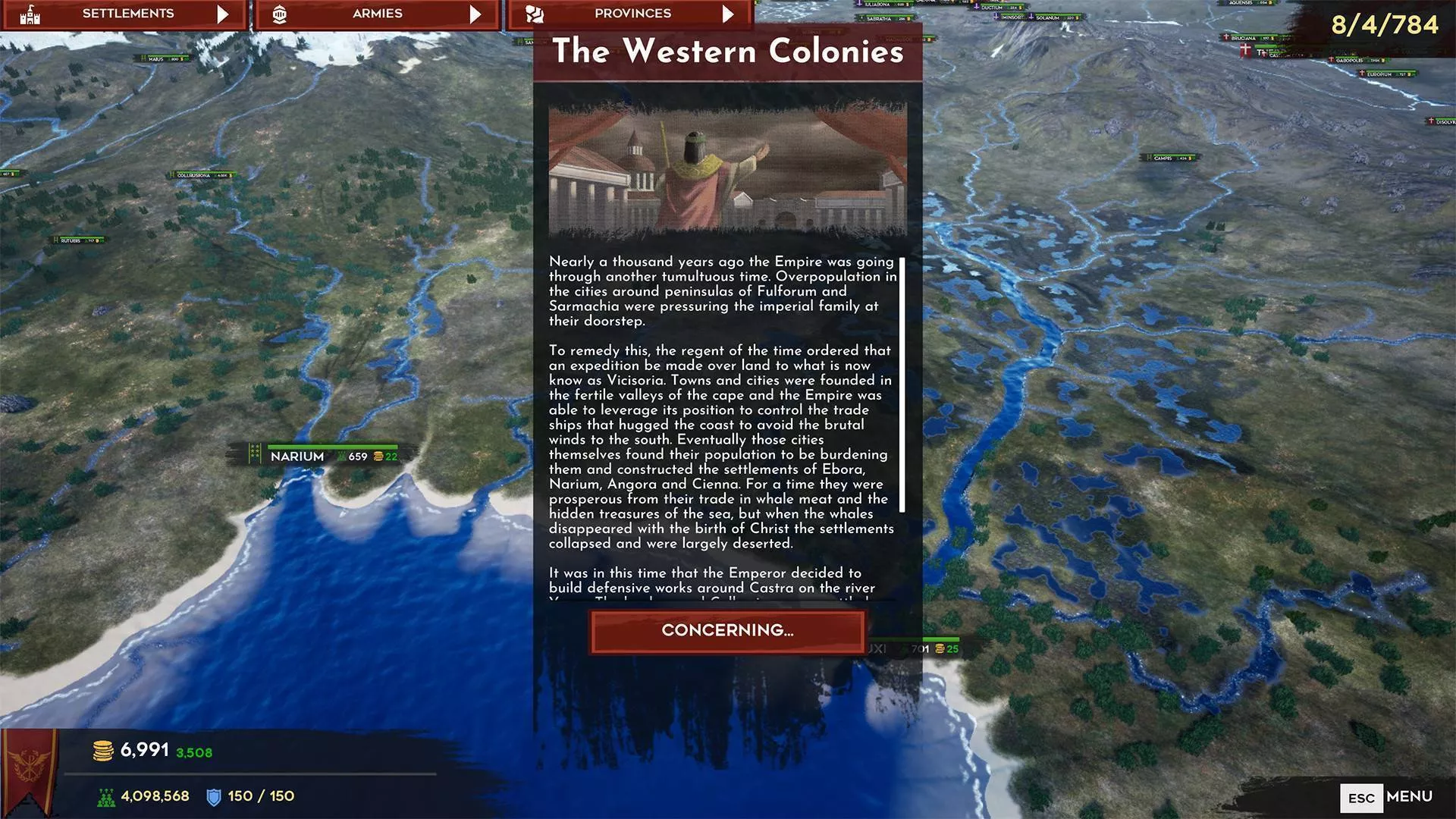Click the Concerning... button

point(727,631)
